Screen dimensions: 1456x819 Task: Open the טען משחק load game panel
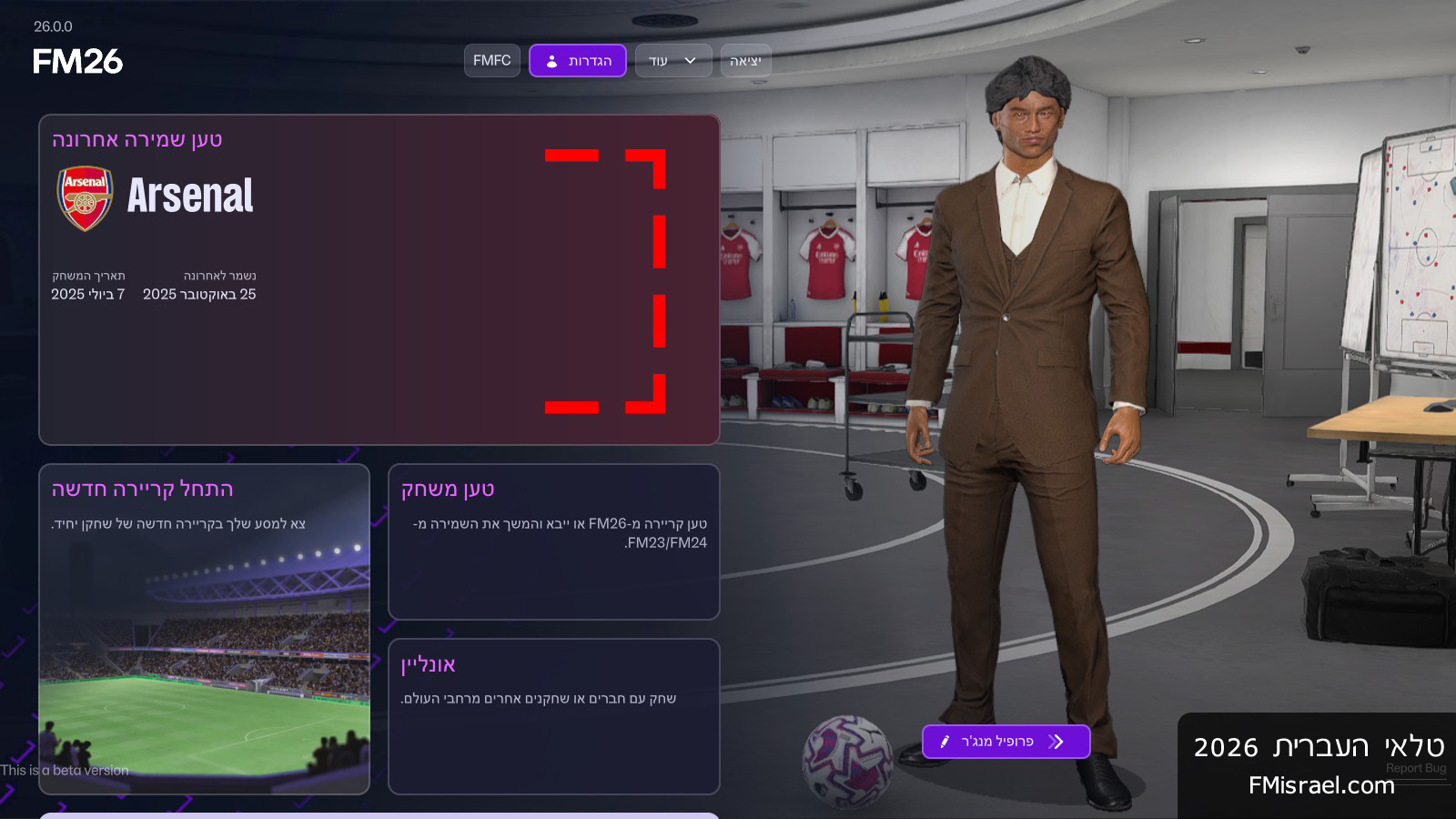coord(553,541)
